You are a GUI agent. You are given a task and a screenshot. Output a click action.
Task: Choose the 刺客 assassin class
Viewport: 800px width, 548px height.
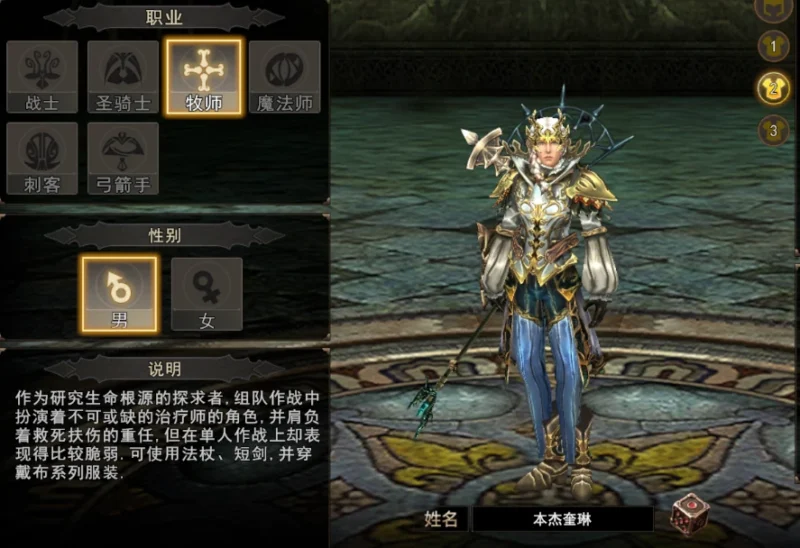(41, 158)
